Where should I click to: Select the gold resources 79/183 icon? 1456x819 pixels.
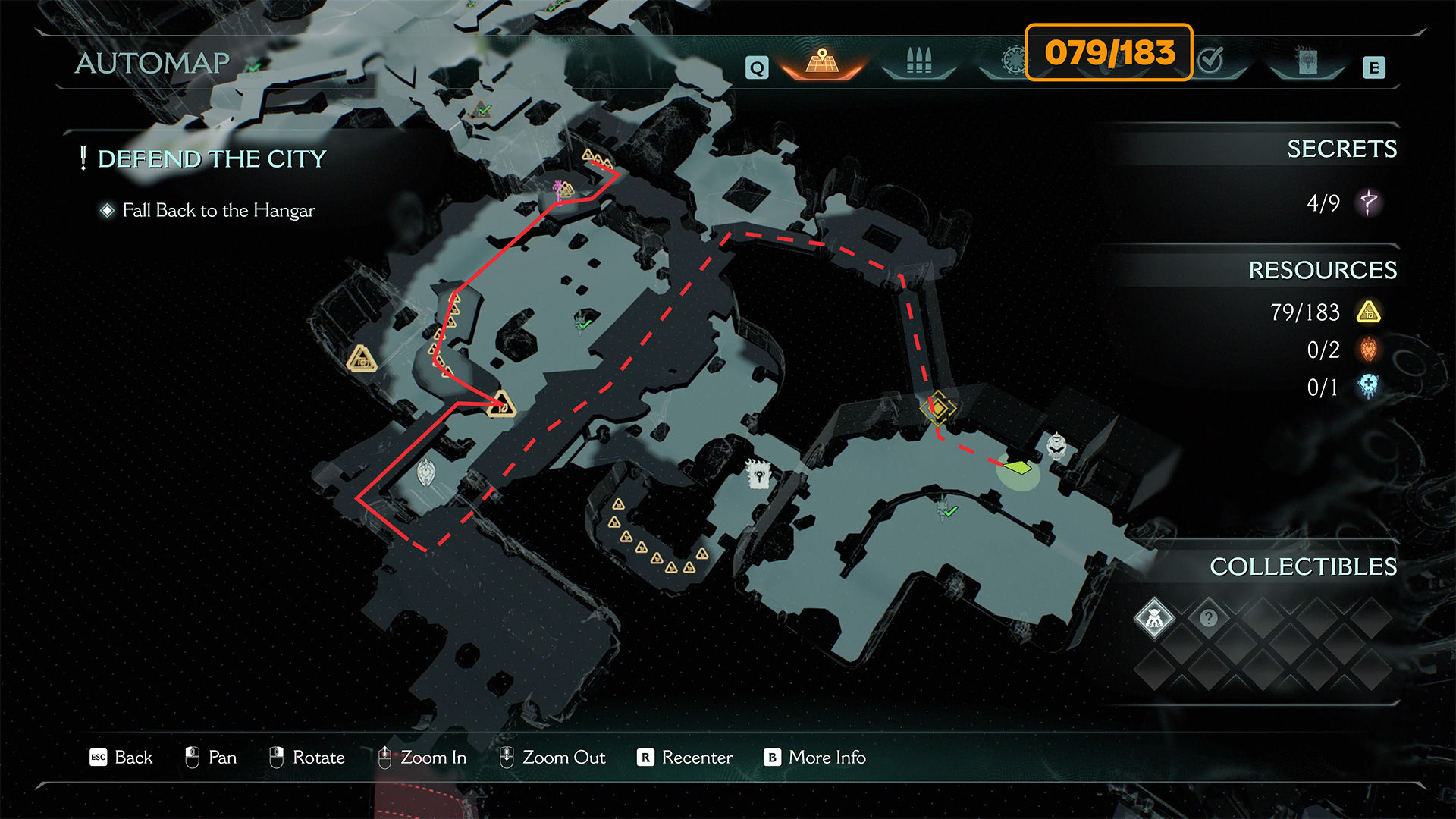[x=1368, y=312]
